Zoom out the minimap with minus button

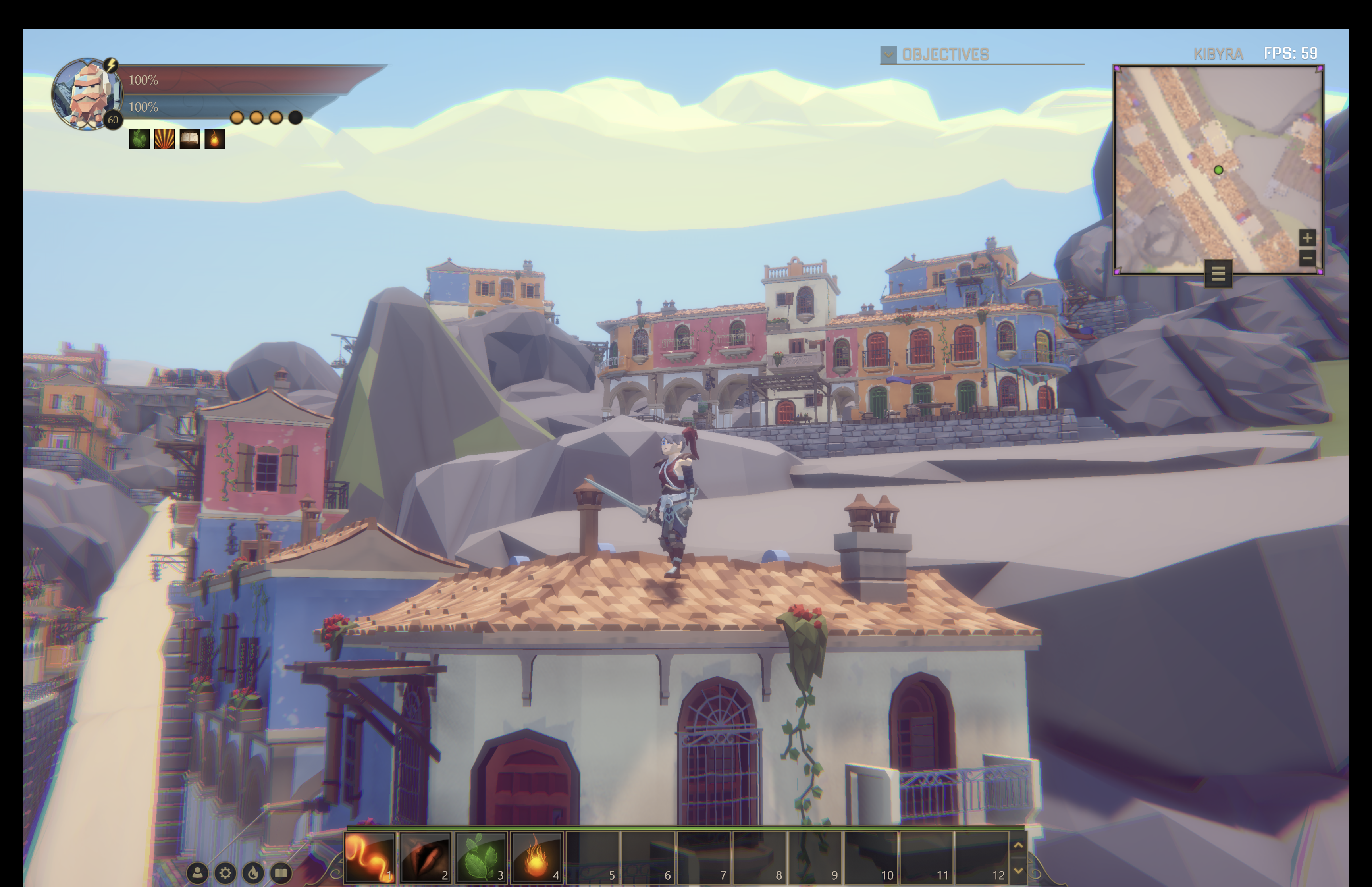1307,258
